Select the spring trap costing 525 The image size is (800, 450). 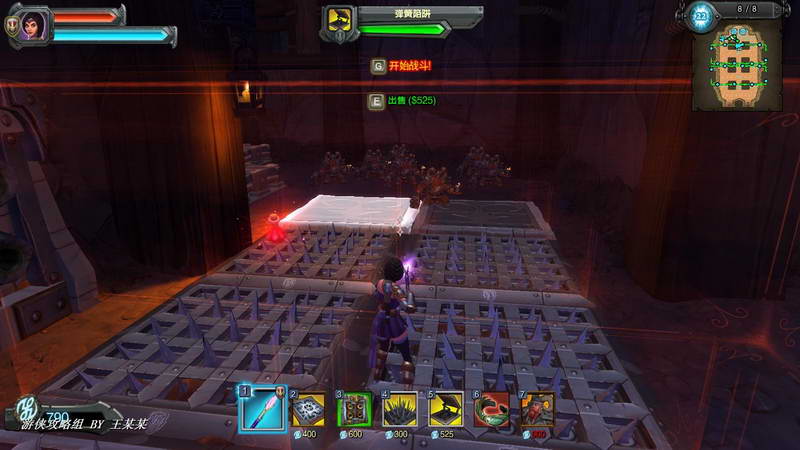point(446,410)
